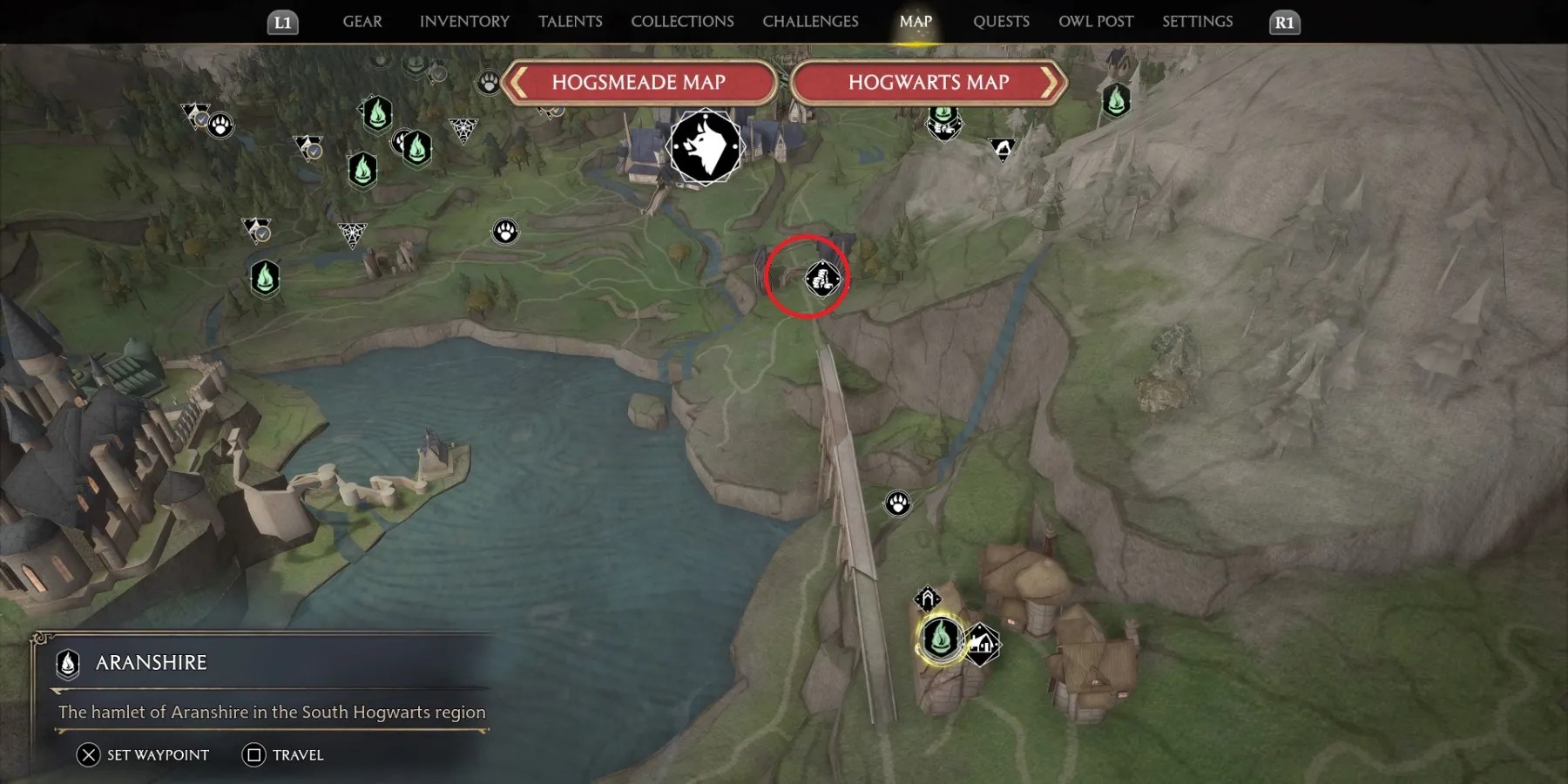Open the Gear tab
1568x784 pixels.
(362, 22)
